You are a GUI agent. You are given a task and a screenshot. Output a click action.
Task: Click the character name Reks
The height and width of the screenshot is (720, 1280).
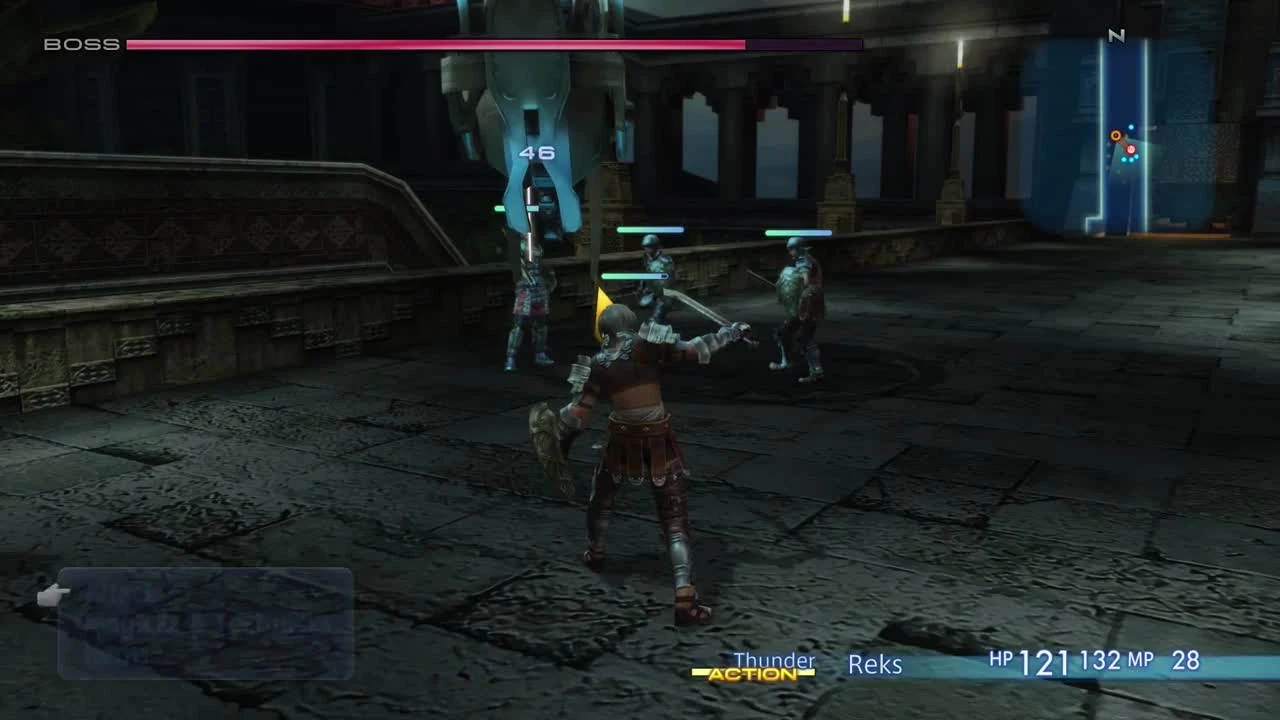(876, 664)
